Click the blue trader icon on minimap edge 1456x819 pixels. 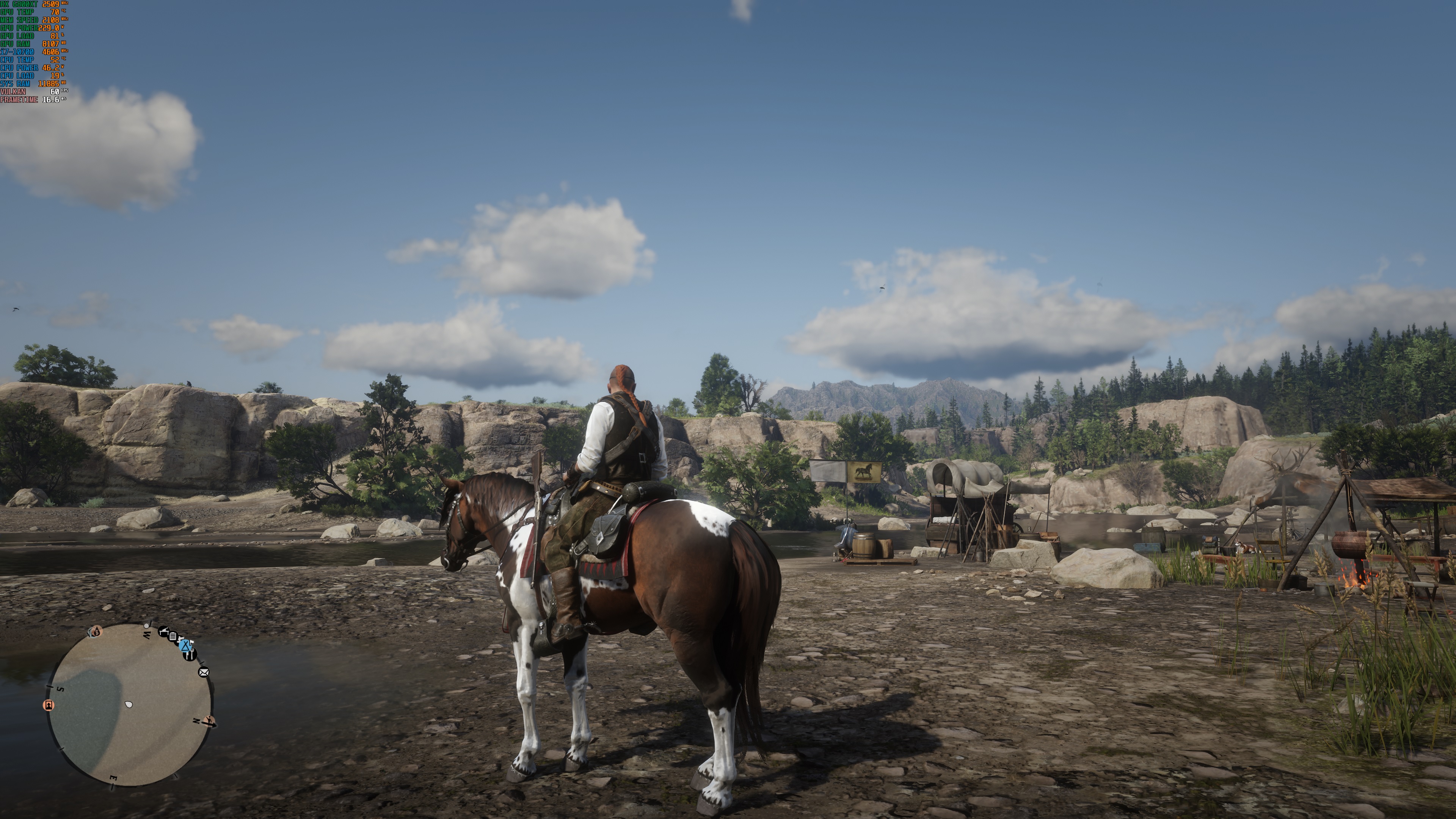point(186,646)
